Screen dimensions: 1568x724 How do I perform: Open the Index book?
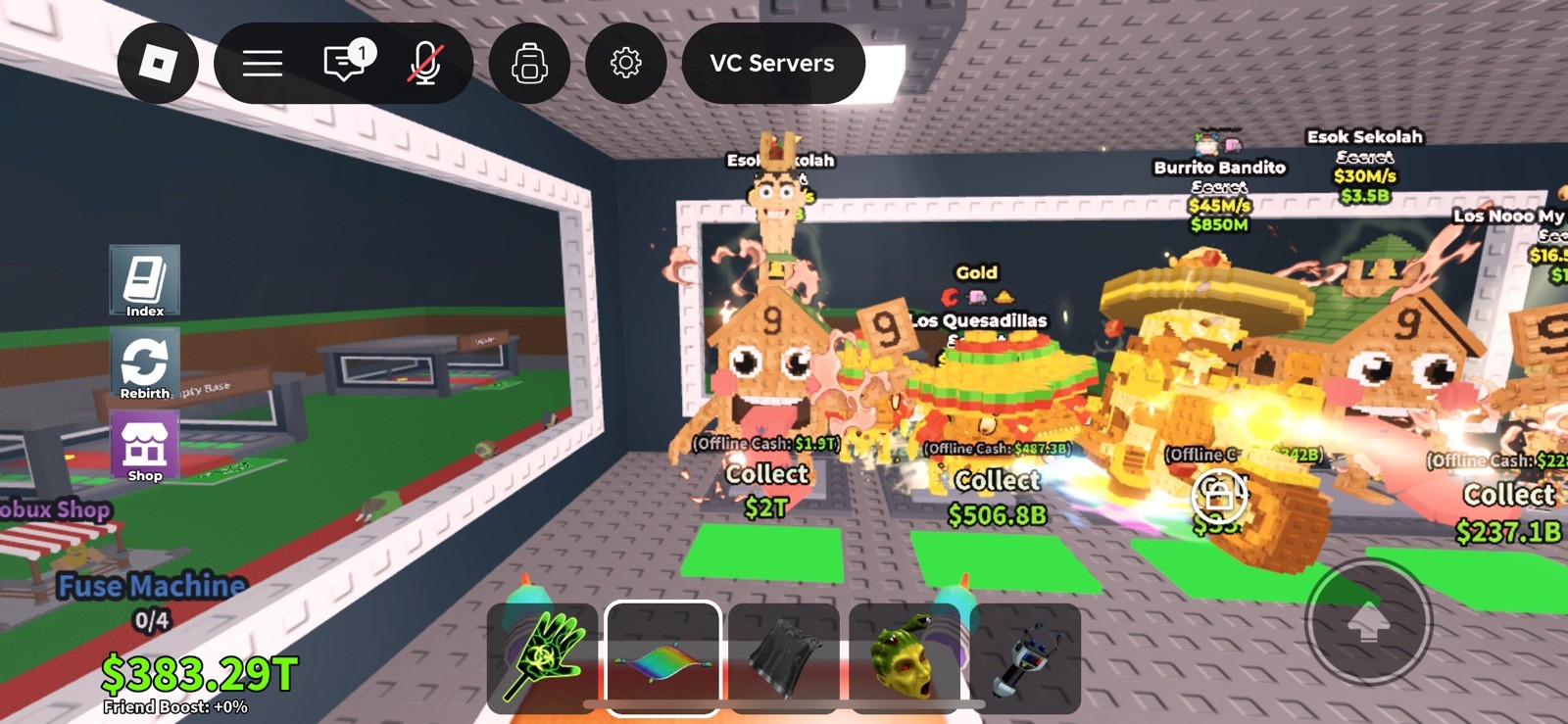(144, 279)
